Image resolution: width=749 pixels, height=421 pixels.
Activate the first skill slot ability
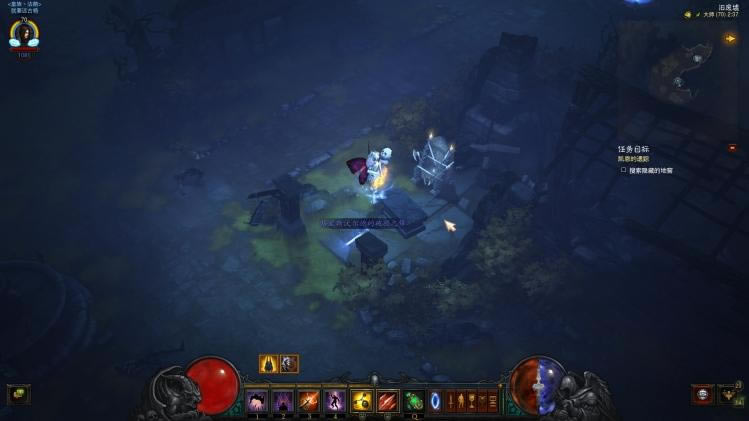(257, 401)
